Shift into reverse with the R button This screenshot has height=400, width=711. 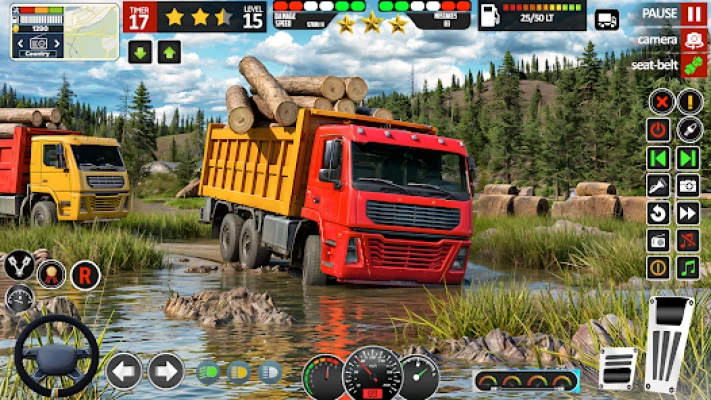(x=85, y=273)
